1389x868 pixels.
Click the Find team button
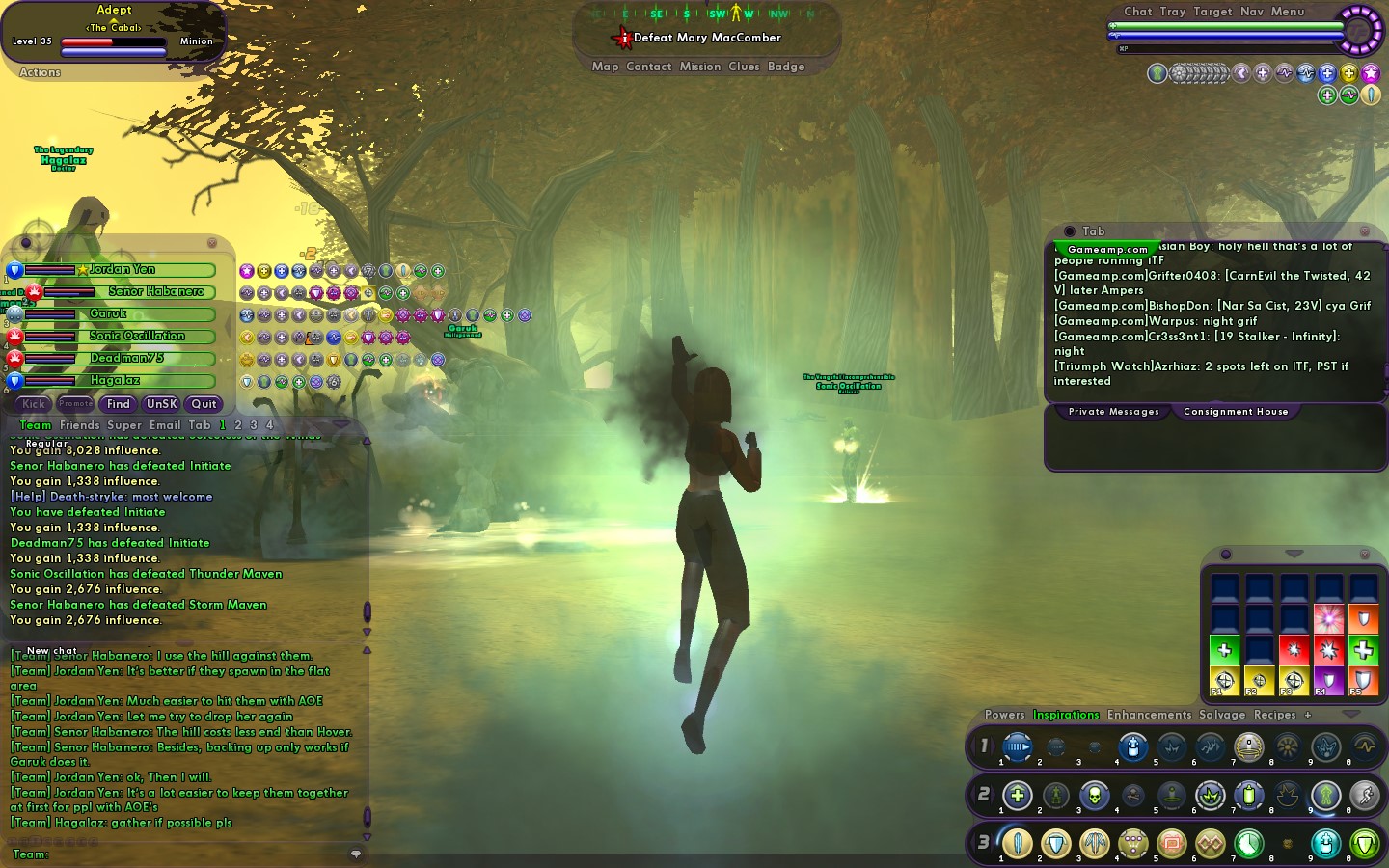click(119, 404)
